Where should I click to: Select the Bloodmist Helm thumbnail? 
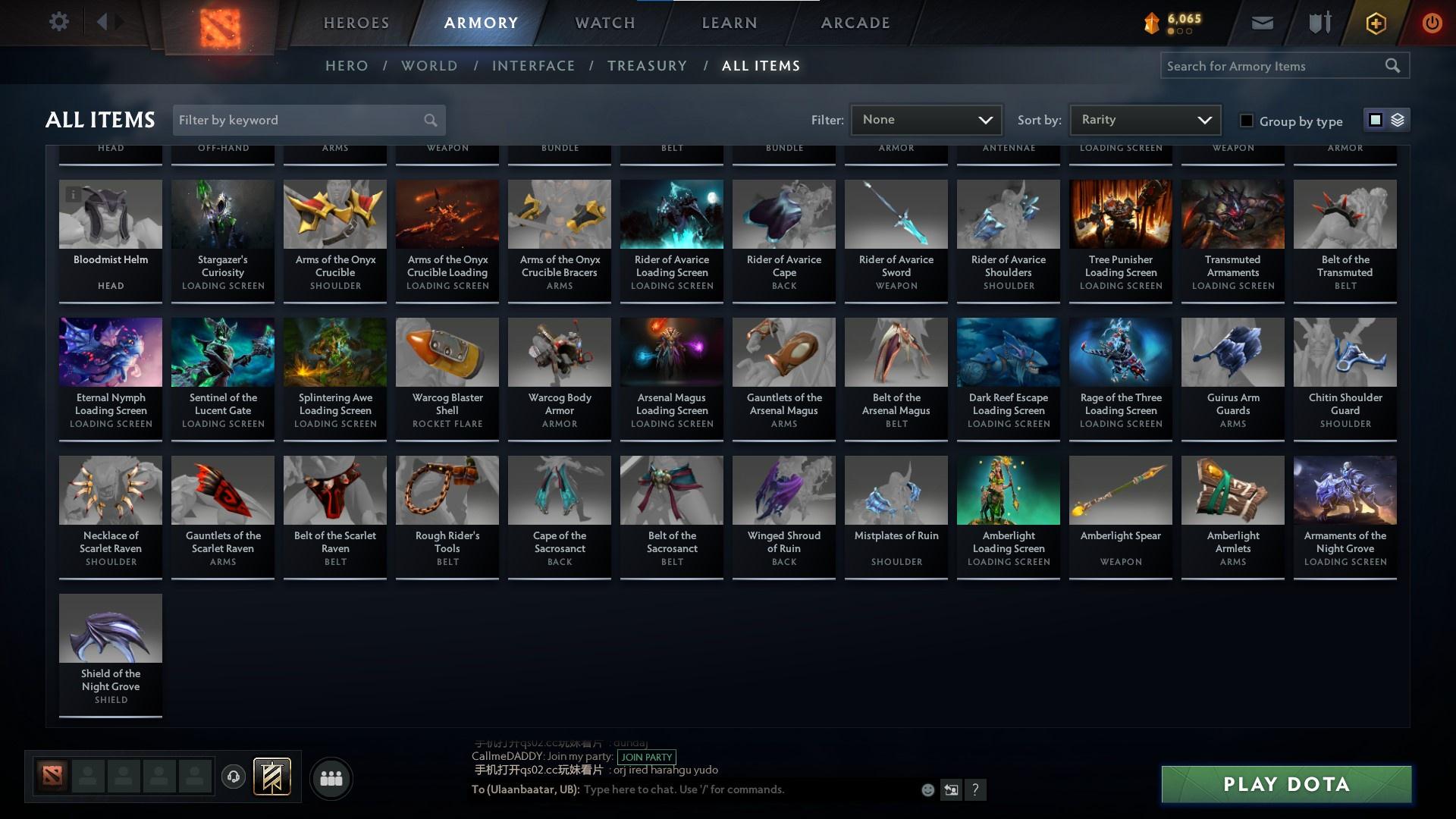click(110, 215)
